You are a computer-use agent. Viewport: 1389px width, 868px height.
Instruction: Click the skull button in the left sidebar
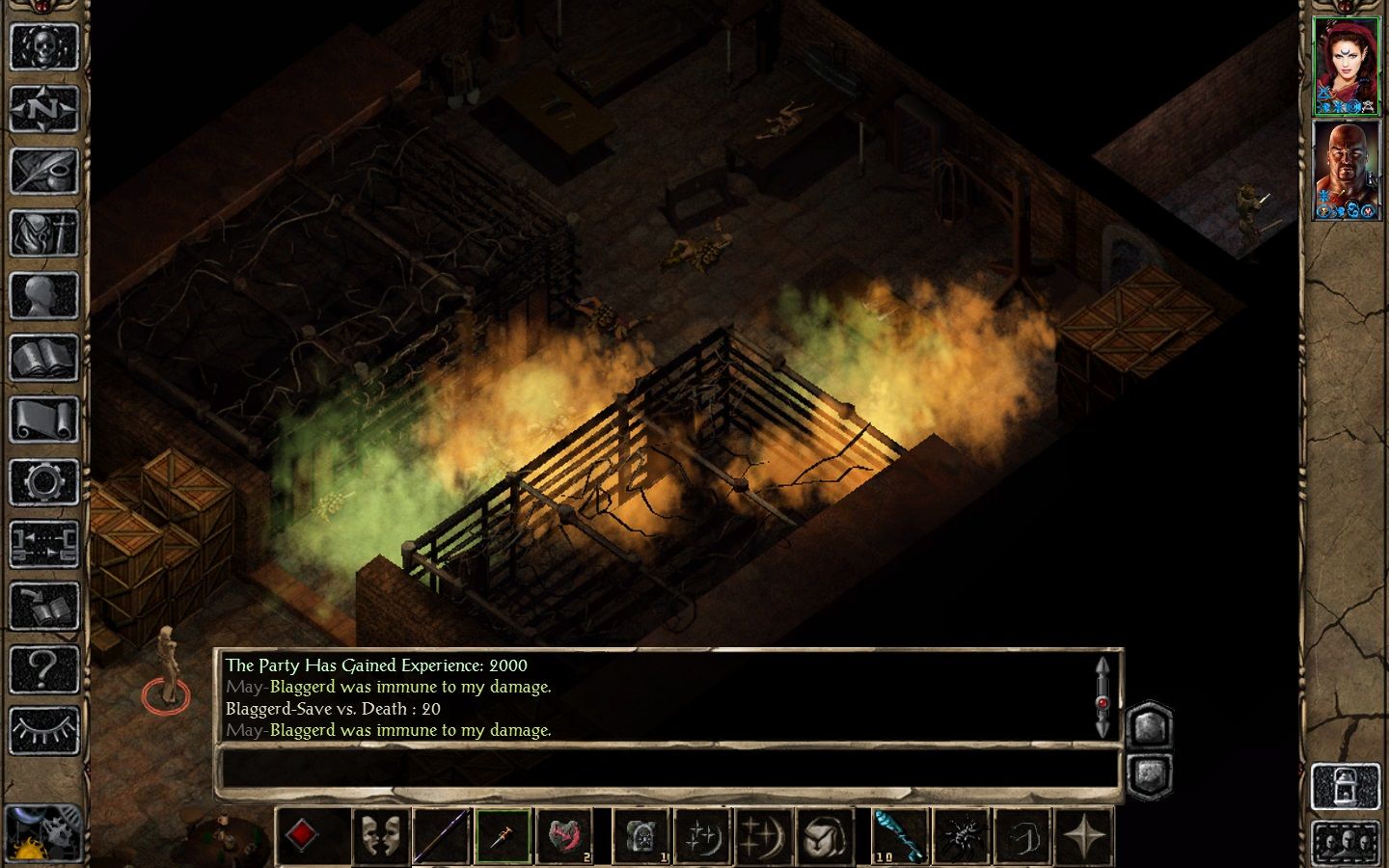(43, 46)
